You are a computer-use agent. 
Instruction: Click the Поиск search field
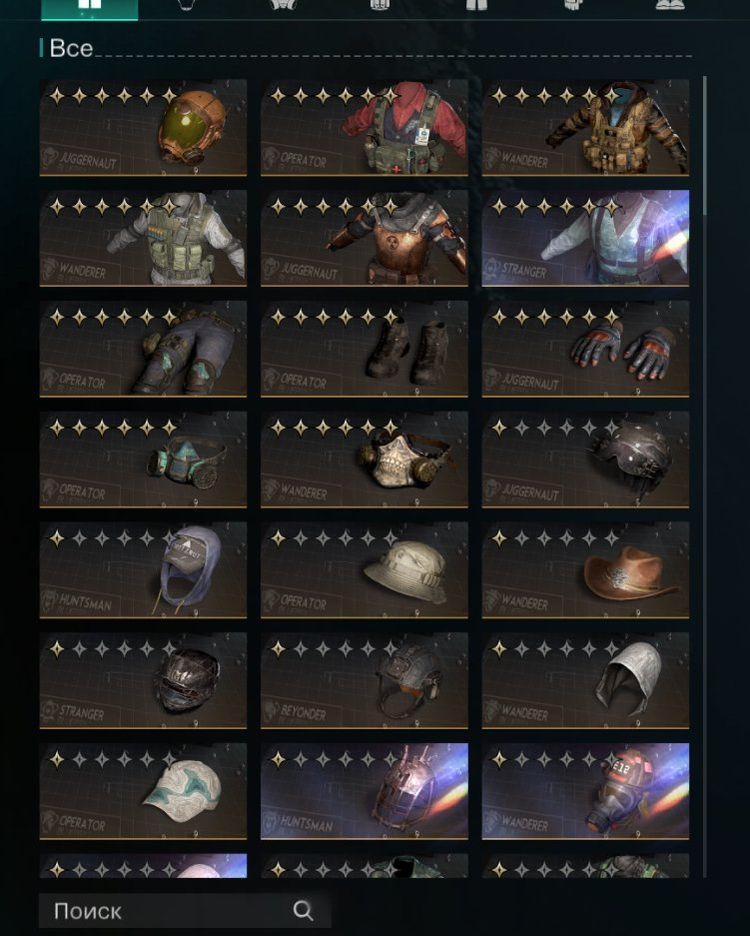coord(170,911)
